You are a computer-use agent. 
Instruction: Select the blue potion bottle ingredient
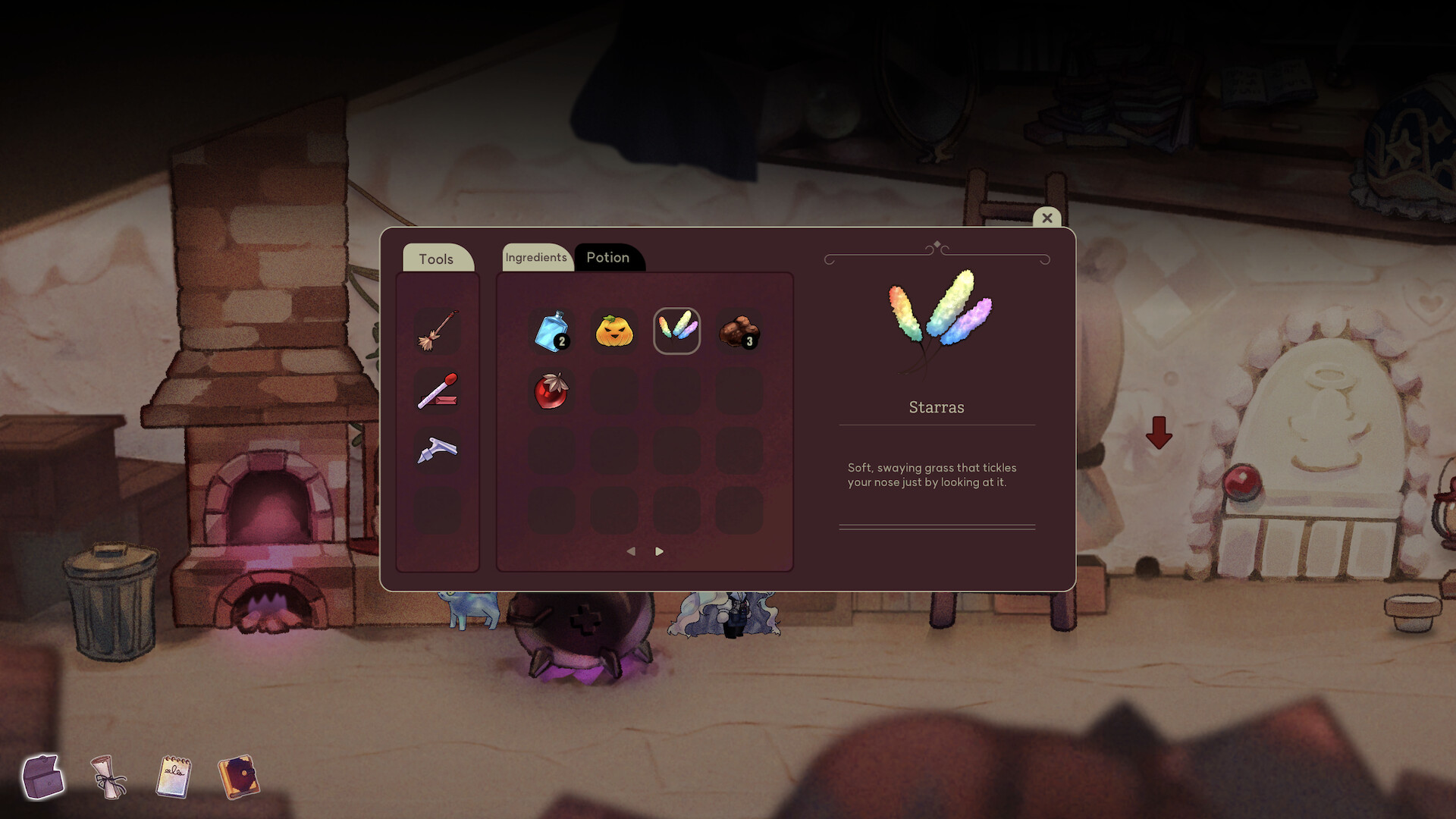[x=552, y=330]
